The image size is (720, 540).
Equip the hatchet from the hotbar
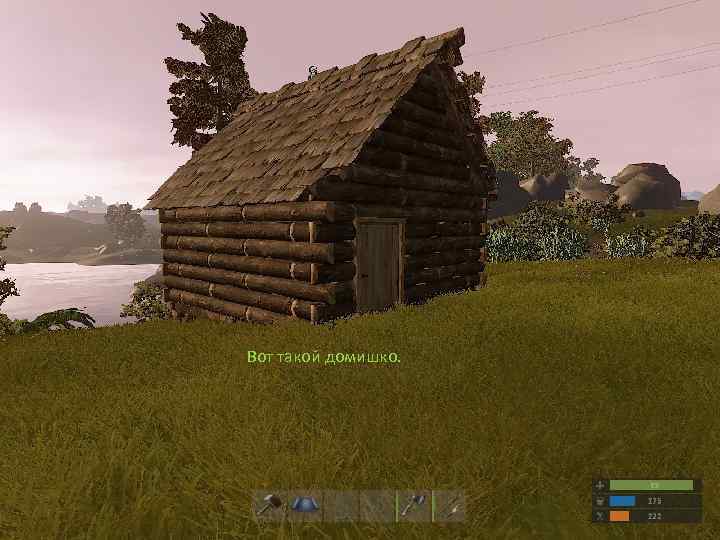point(413,505)
